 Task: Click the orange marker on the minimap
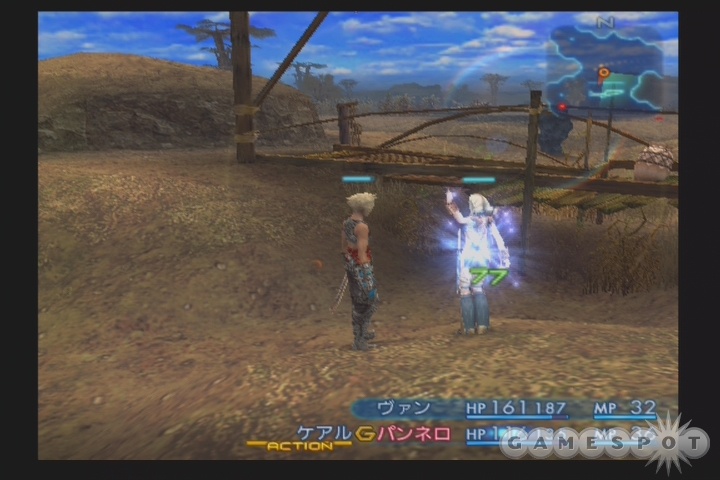point(603,73)
